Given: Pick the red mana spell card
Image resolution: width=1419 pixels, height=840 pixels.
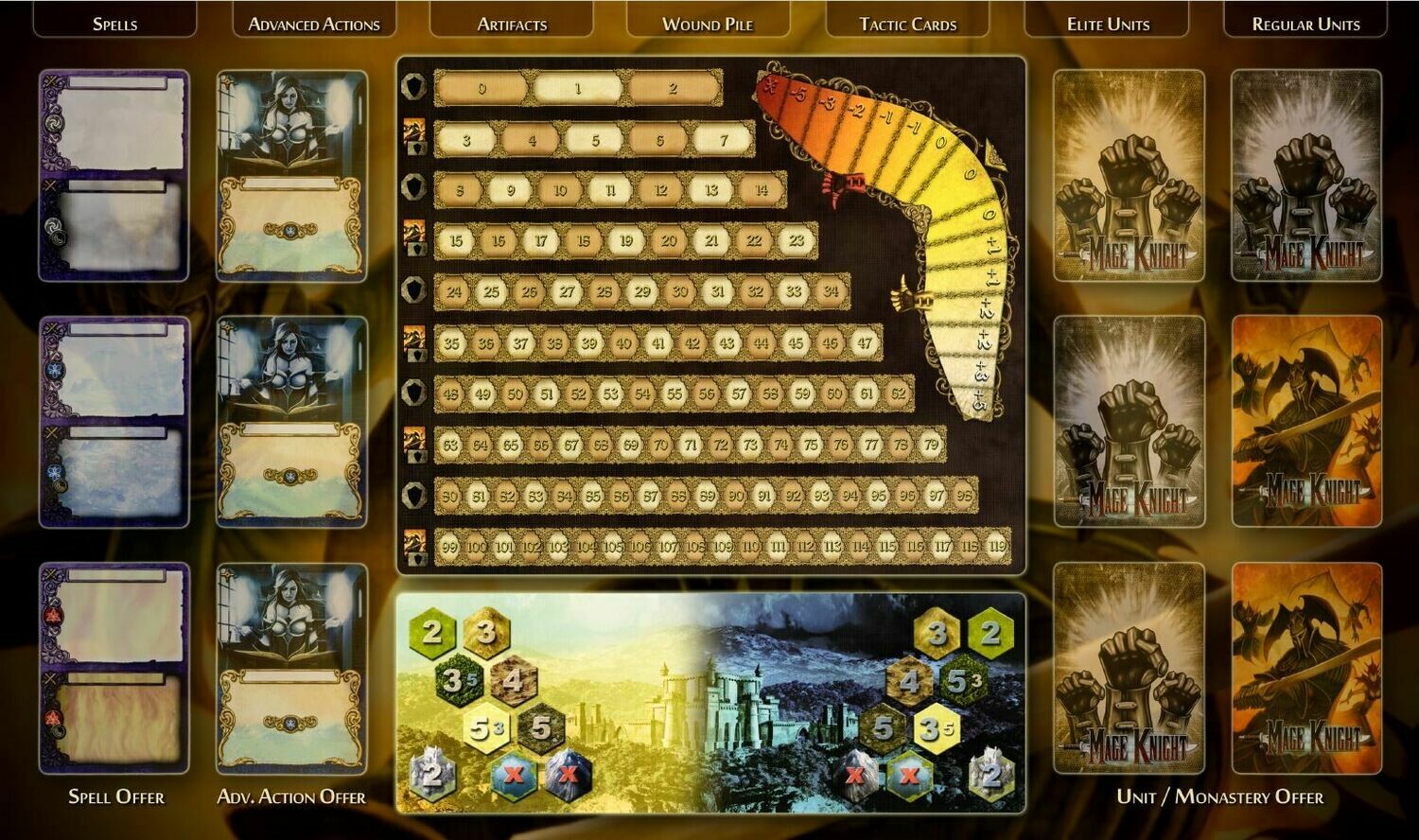Looking at the screenshot, I should (x=114, y=668).
